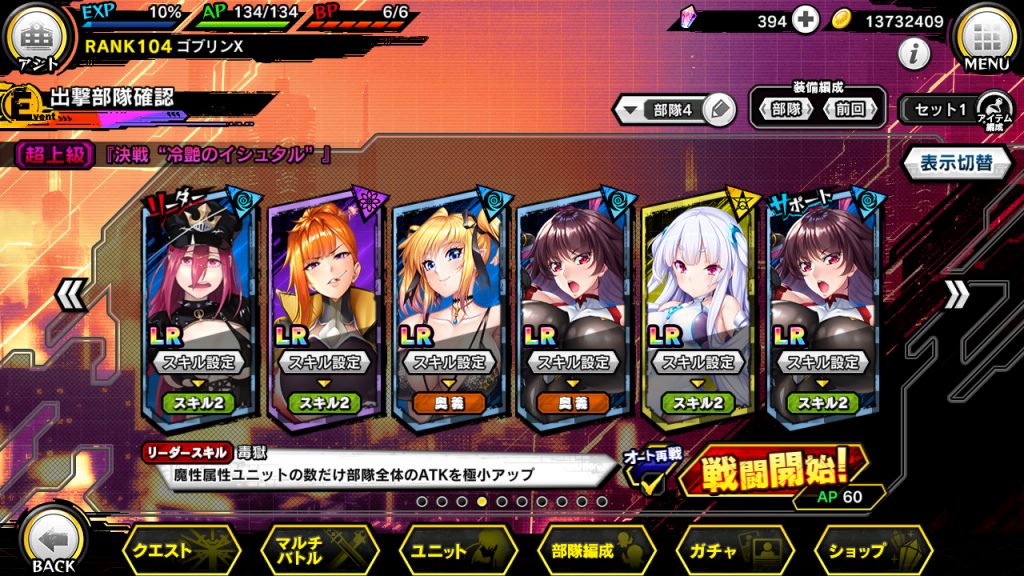Open マルチバトル multi battle
Viewport: 1024px width, 576px height.
click(x=317, y=549)
